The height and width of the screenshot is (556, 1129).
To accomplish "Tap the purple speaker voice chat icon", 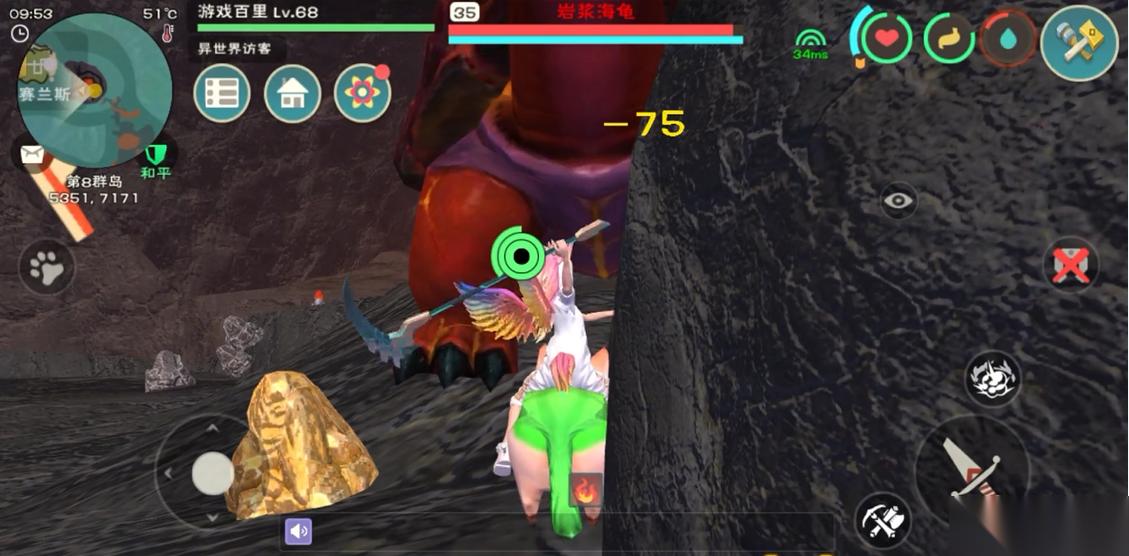I will pyautogui.click(x=298, y=531).
